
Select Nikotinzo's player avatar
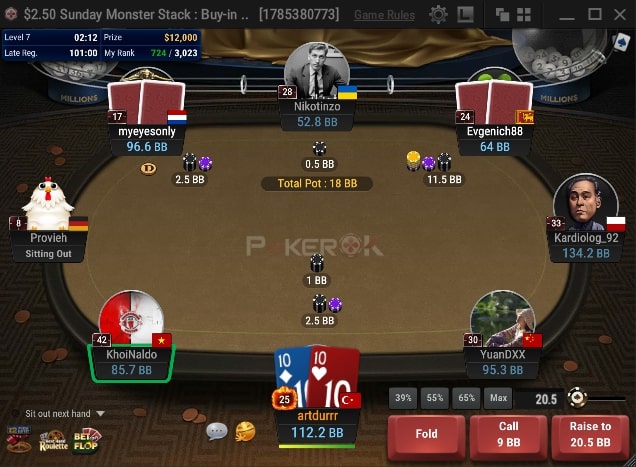pyautogui.click(x=316, y=70)
